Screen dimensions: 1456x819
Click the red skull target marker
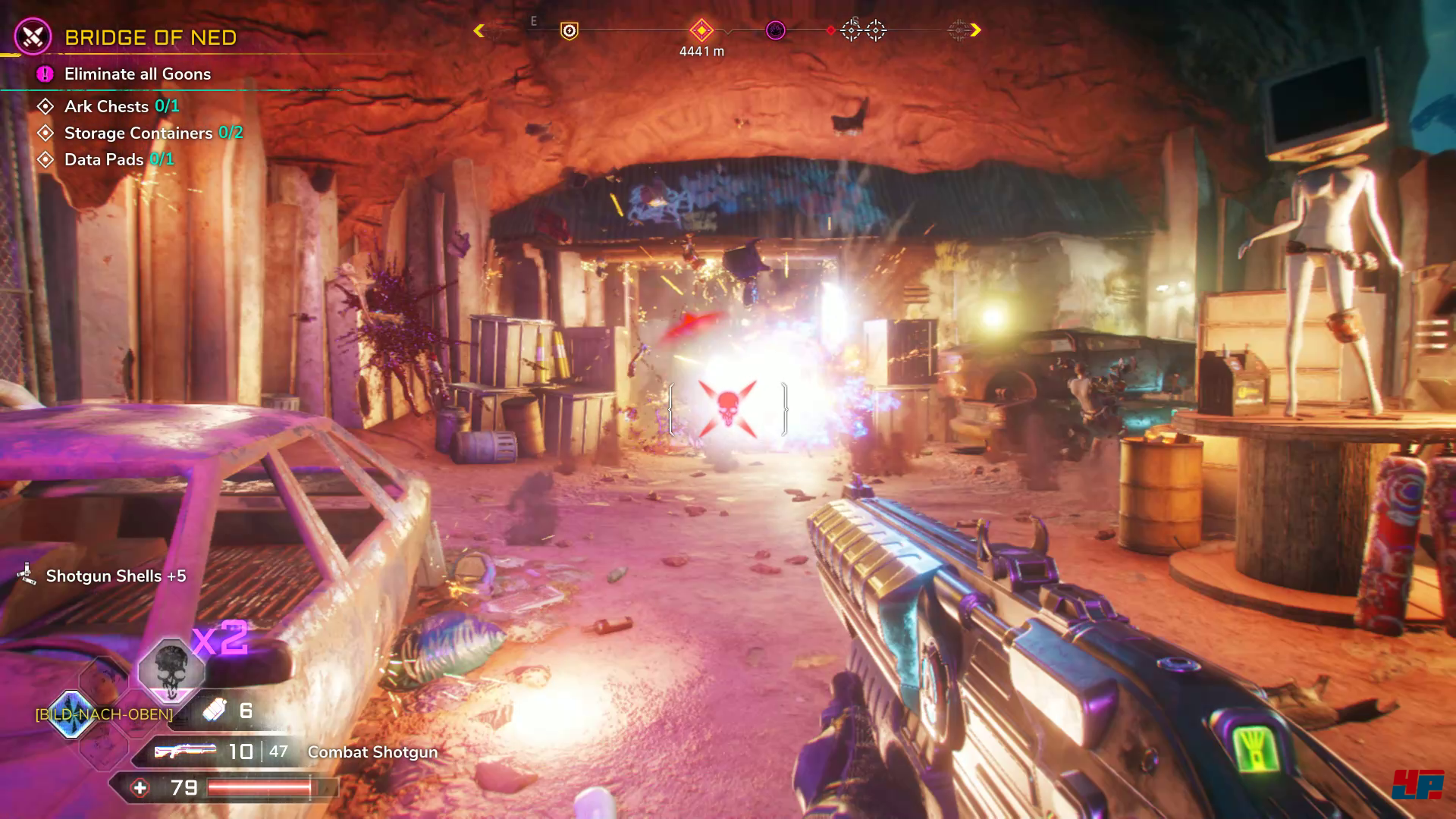[x=727, y=408]
